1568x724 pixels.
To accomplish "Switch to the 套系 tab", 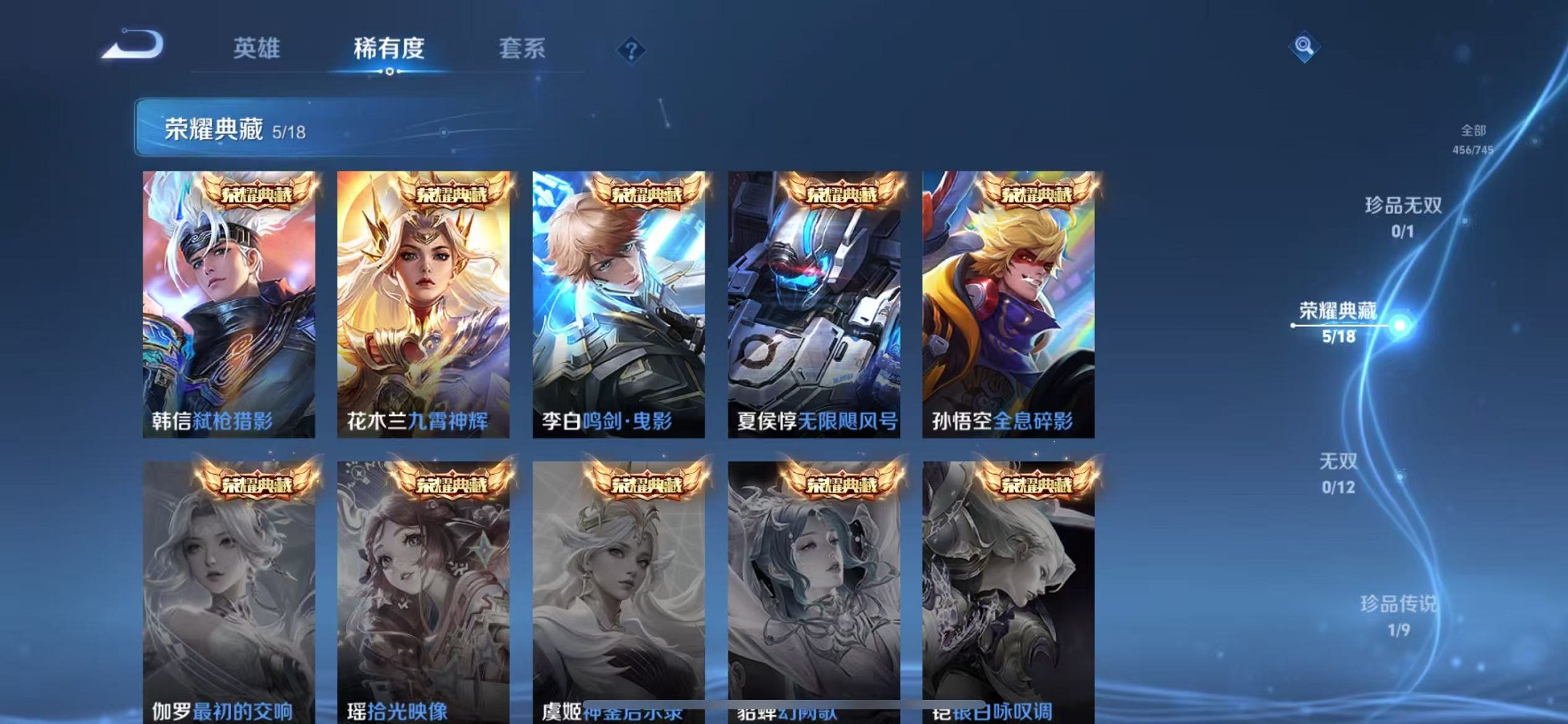I will tap(522, 49).
